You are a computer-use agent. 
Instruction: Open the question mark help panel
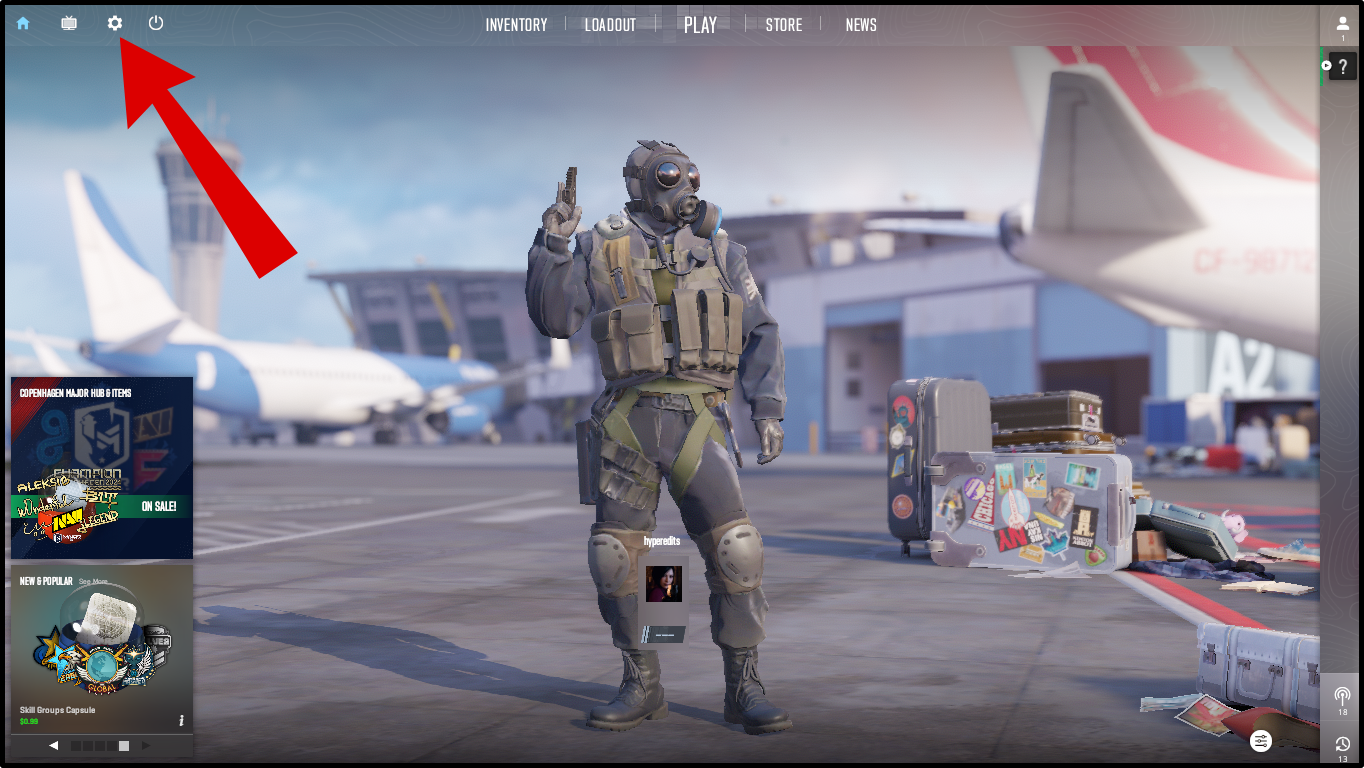tap(1342, 66)
